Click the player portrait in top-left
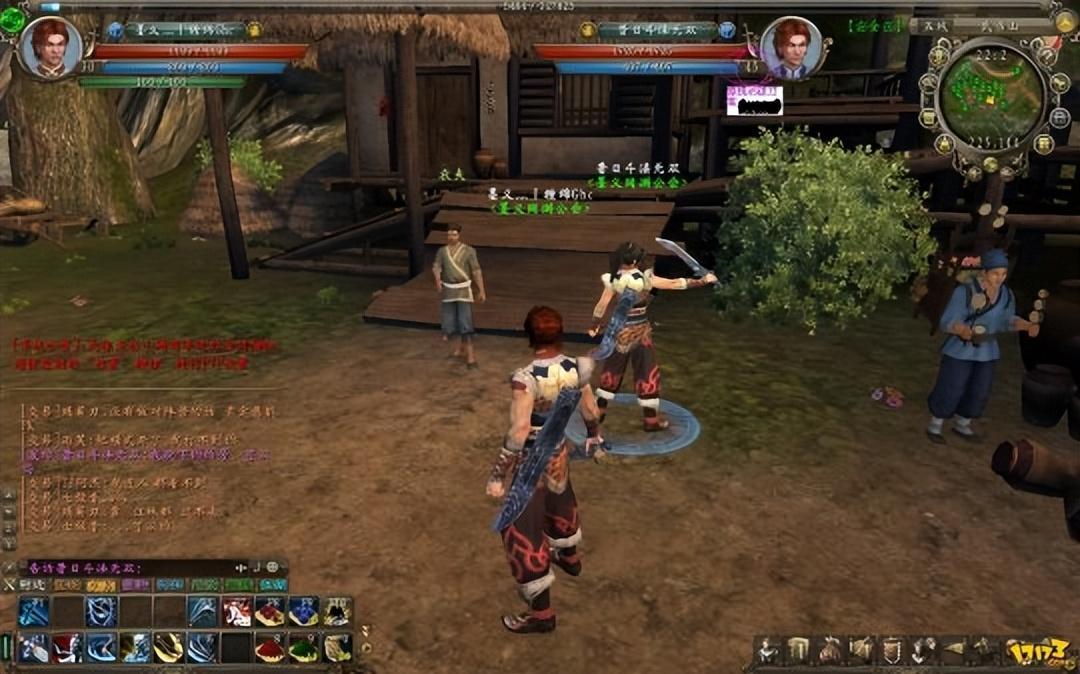Image resolution: width=1080 pixels, height=674 pixels. click(x=50, y=46)
